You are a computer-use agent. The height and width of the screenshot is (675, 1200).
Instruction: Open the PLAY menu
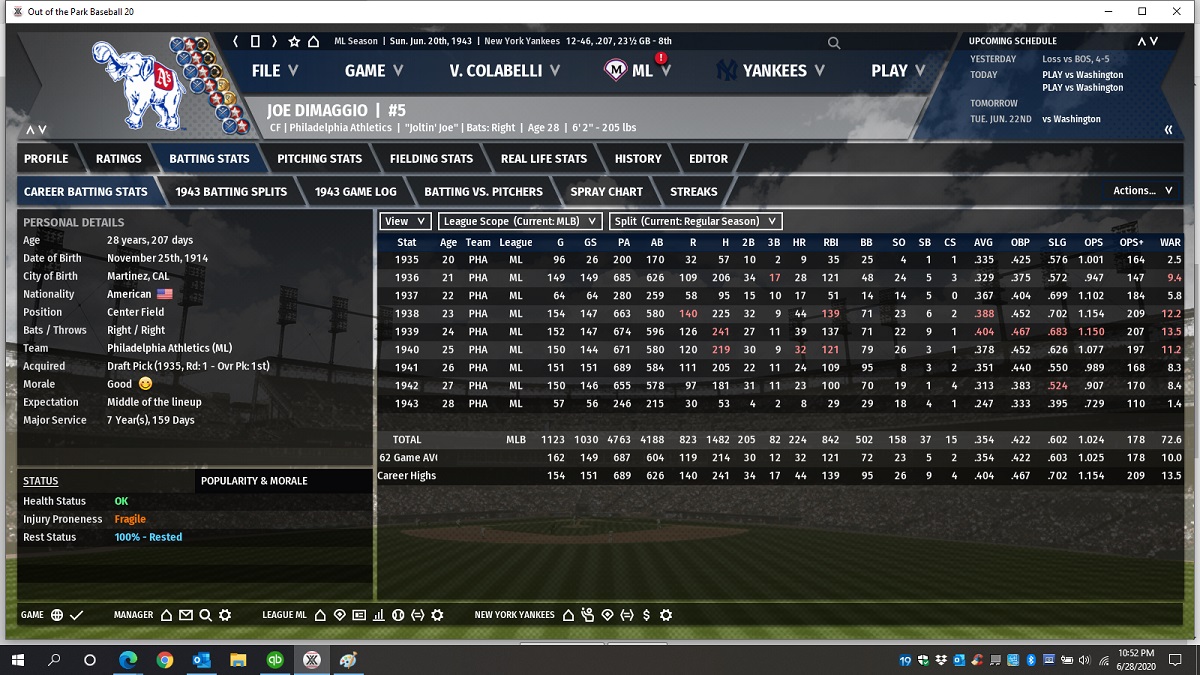point(897,71)
